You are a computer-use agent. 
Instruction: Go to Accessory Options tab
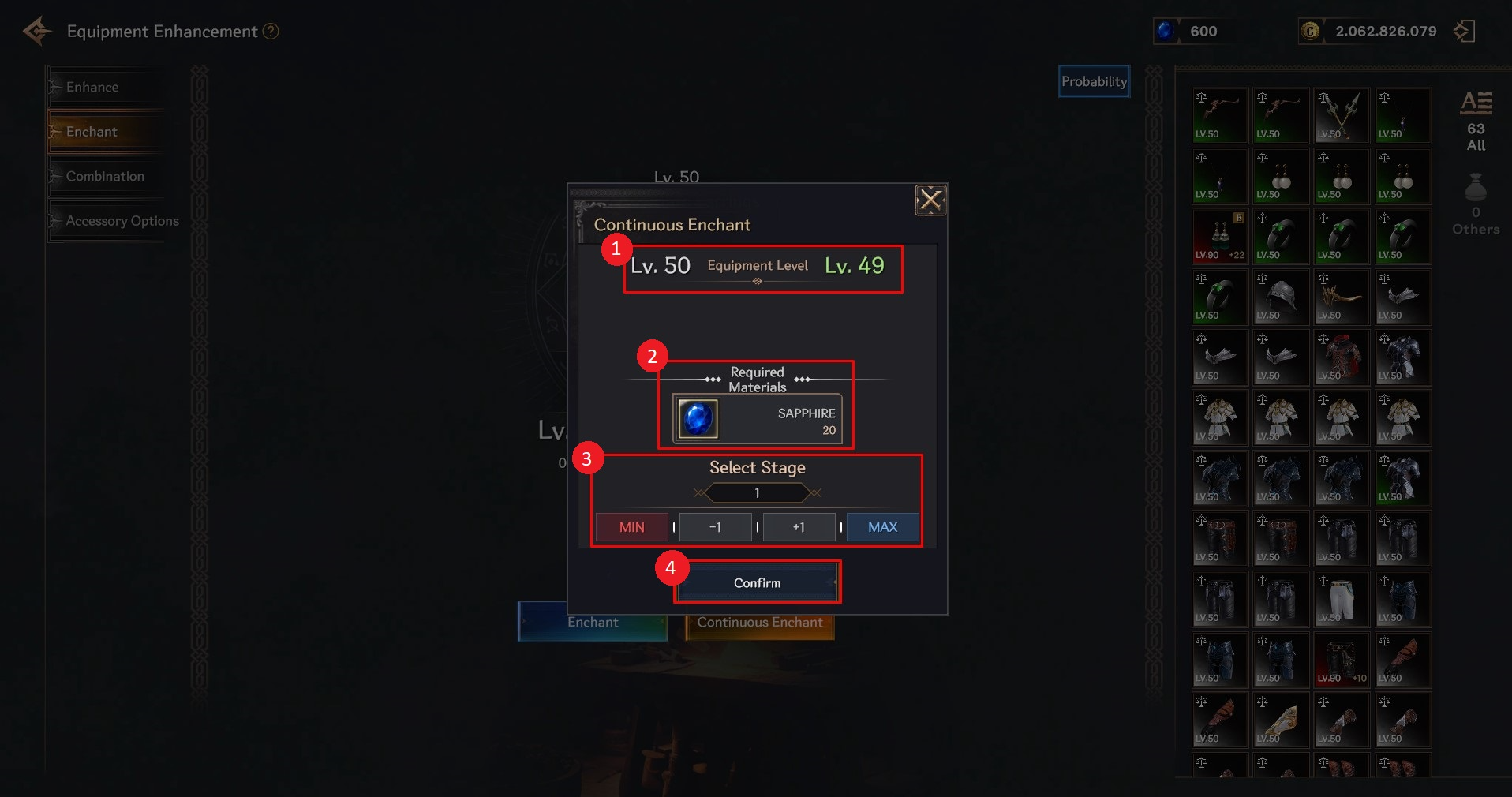pyautogui.click(x=122, y=221)
